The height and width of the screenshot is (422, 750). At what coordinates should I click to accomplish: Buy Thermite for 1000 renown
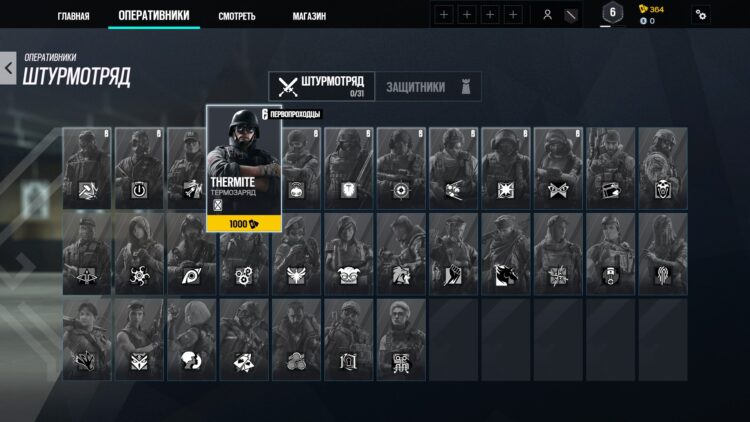click(244, 224)
